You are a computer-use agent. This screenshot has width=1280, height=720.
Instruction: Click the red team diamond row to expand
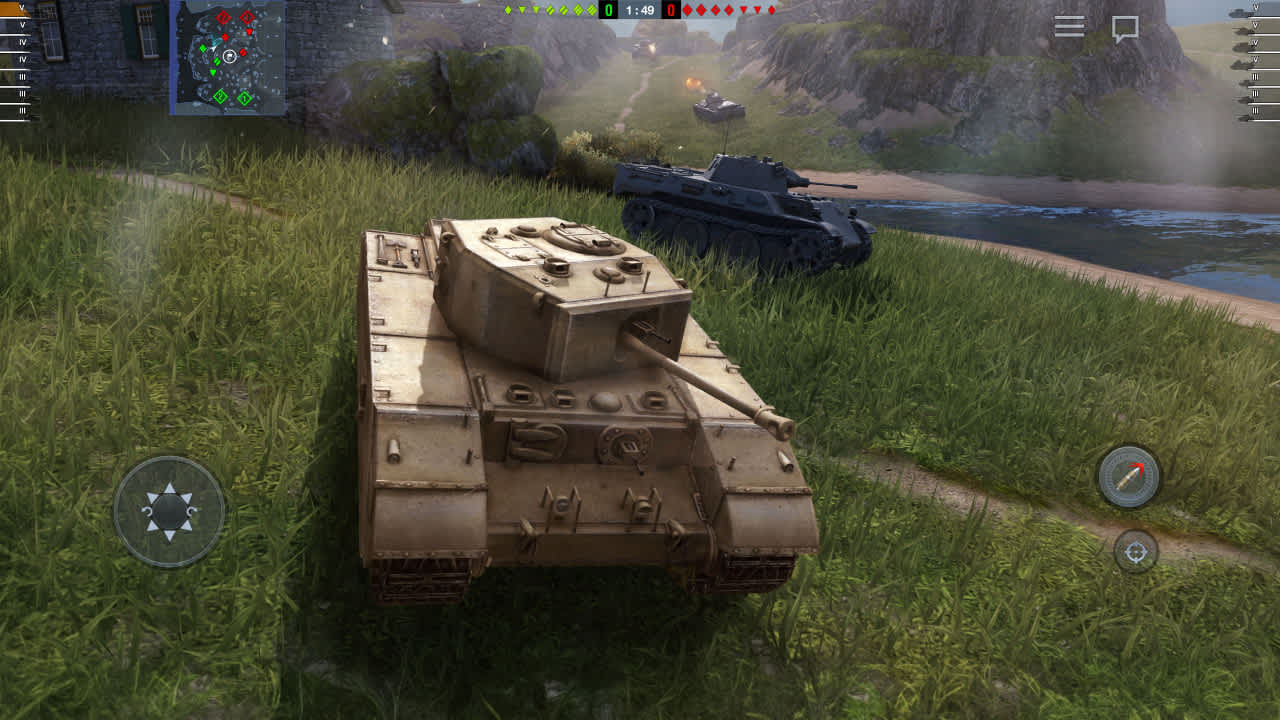(730, 10)
